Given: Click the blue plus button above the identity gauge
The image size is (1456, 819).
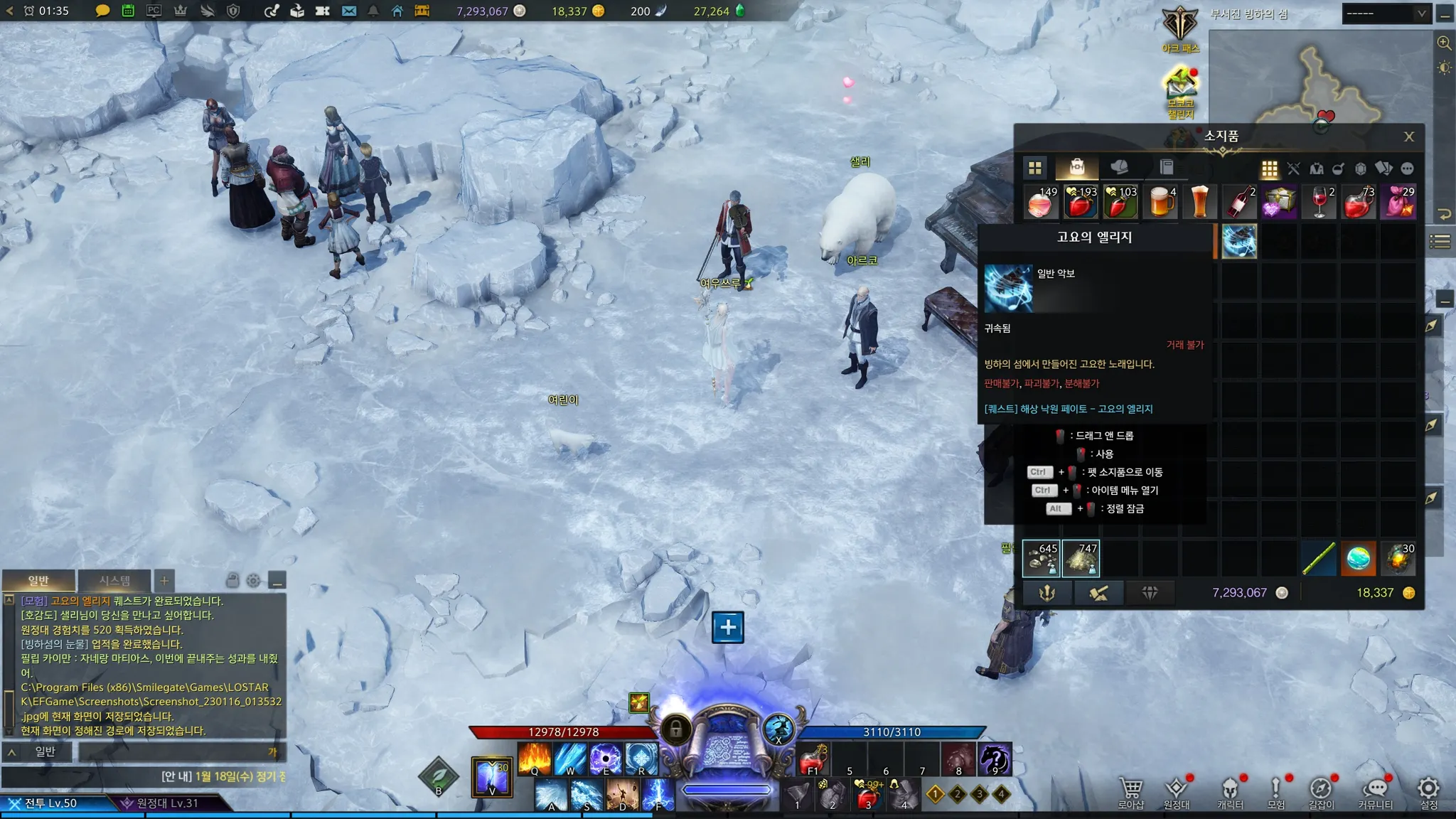Looking at the screenshot, I should pos(728,627).
